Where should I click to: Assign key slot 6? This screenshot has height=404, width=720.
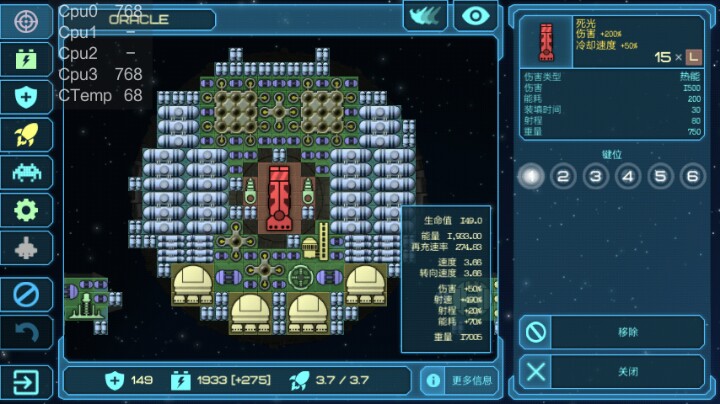coord(692,177)
